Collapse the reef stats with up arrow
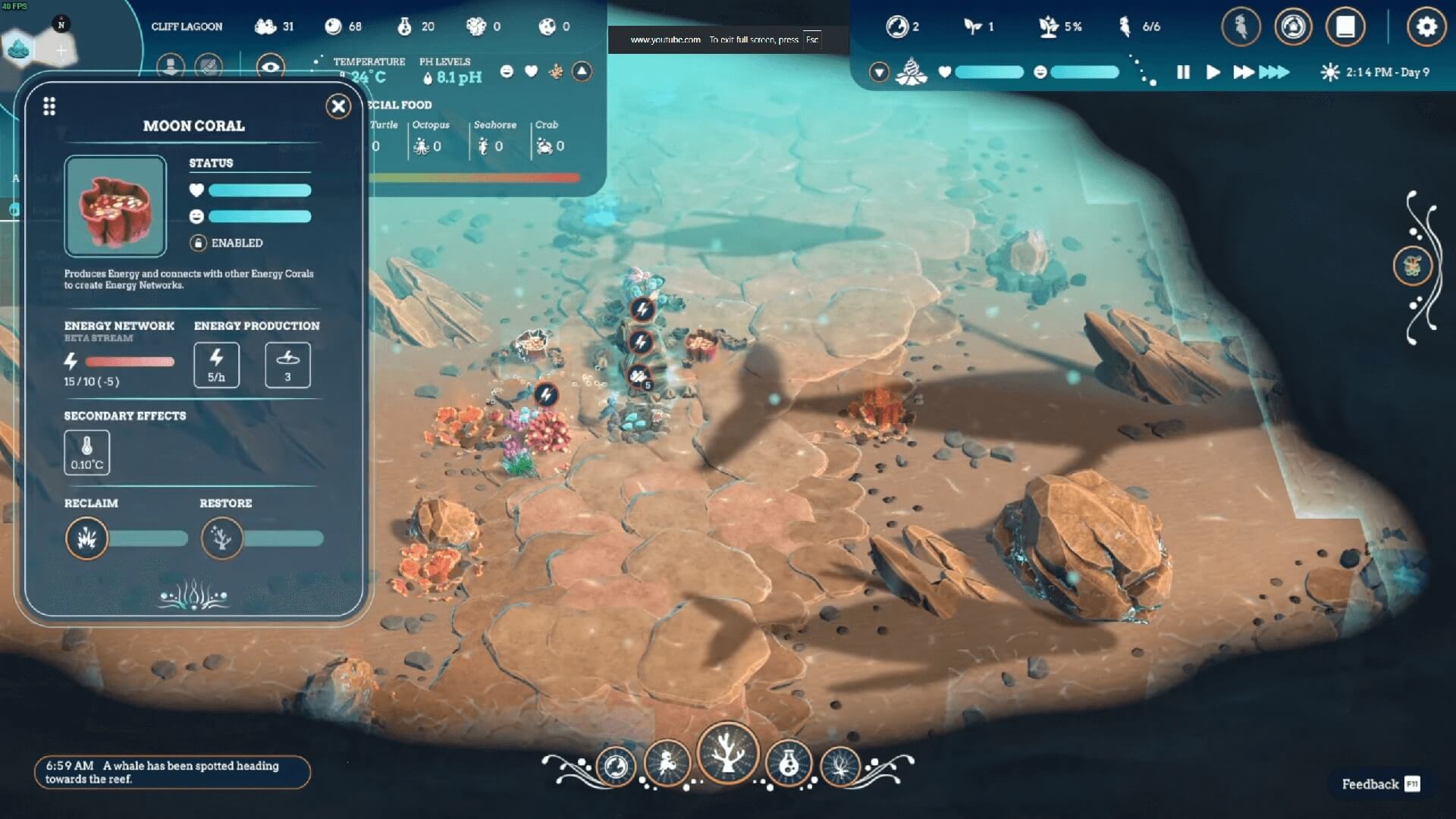 pyautogui.click(x=582, y=71)
